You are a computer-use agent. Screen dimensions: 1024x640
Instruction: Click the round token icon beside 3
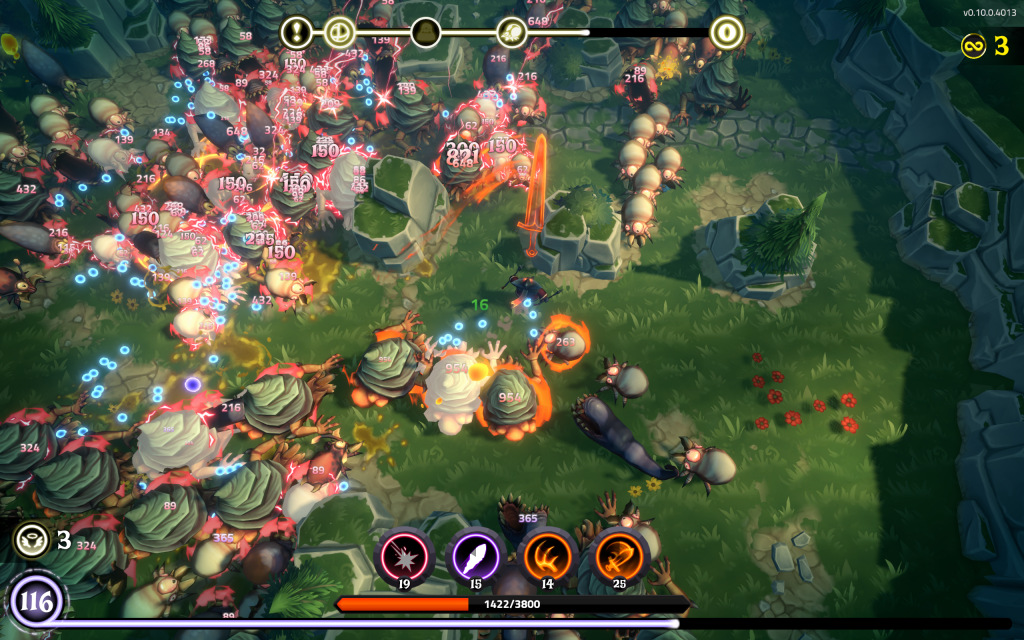pyautogui.click(x=31, y=540)
